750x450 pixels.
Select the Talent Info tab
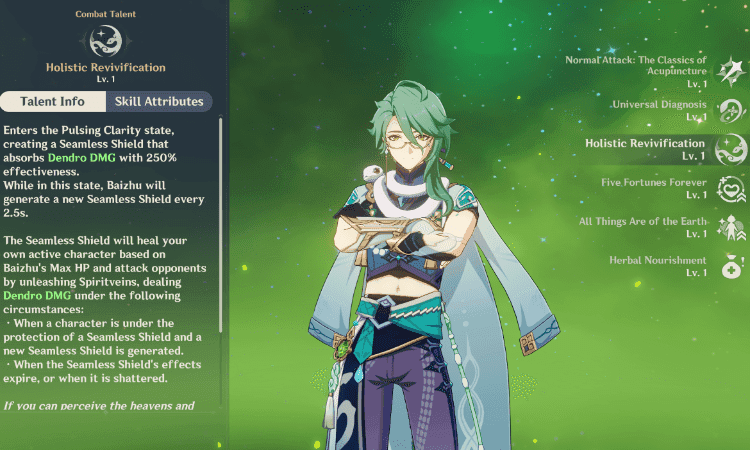(52, 101)
